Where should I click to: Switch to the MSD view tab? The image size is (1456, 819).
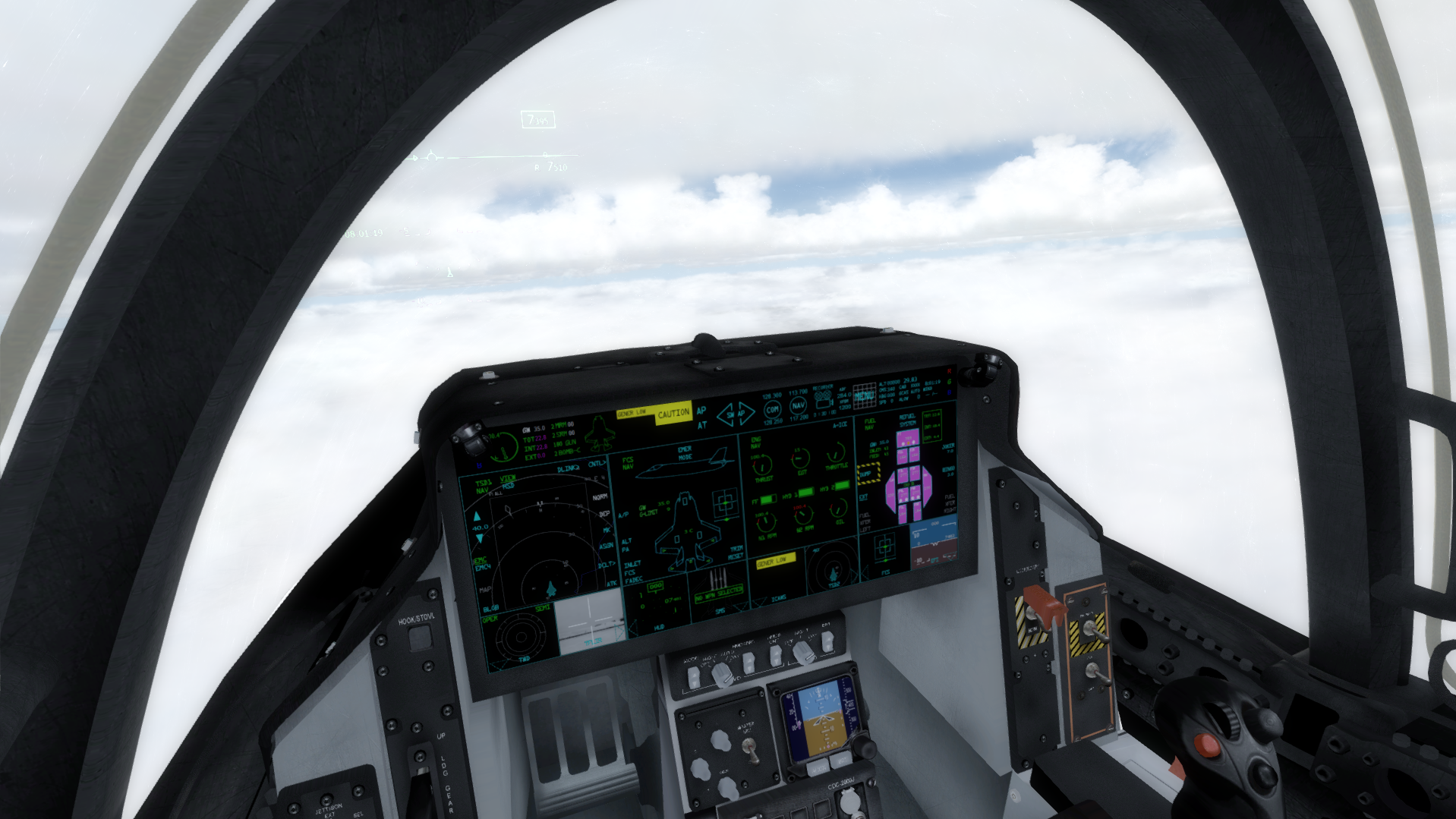[509, 485]
